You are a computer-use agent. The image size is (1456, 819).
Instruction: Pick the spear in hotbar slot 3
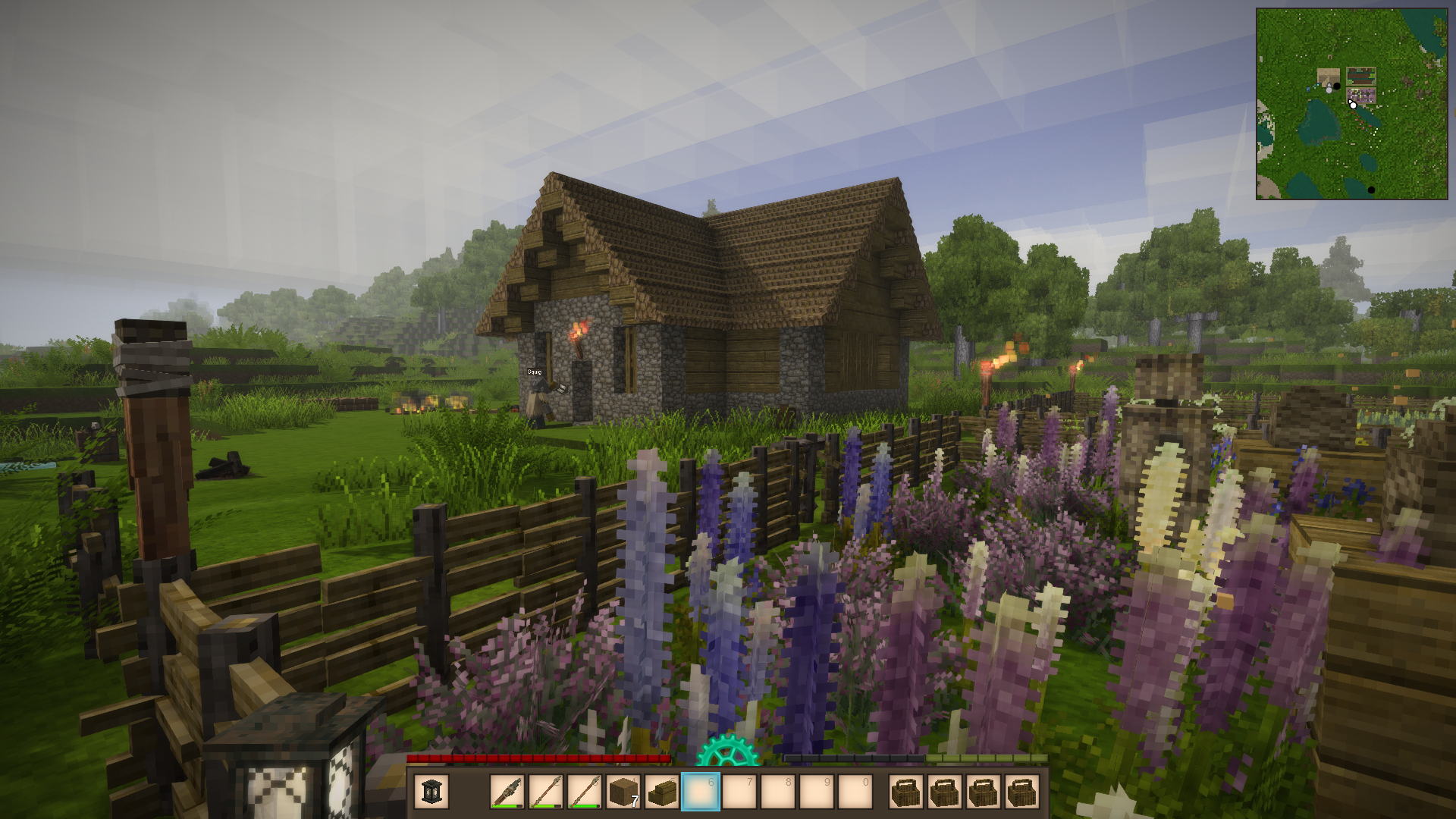tap(585, 792)
